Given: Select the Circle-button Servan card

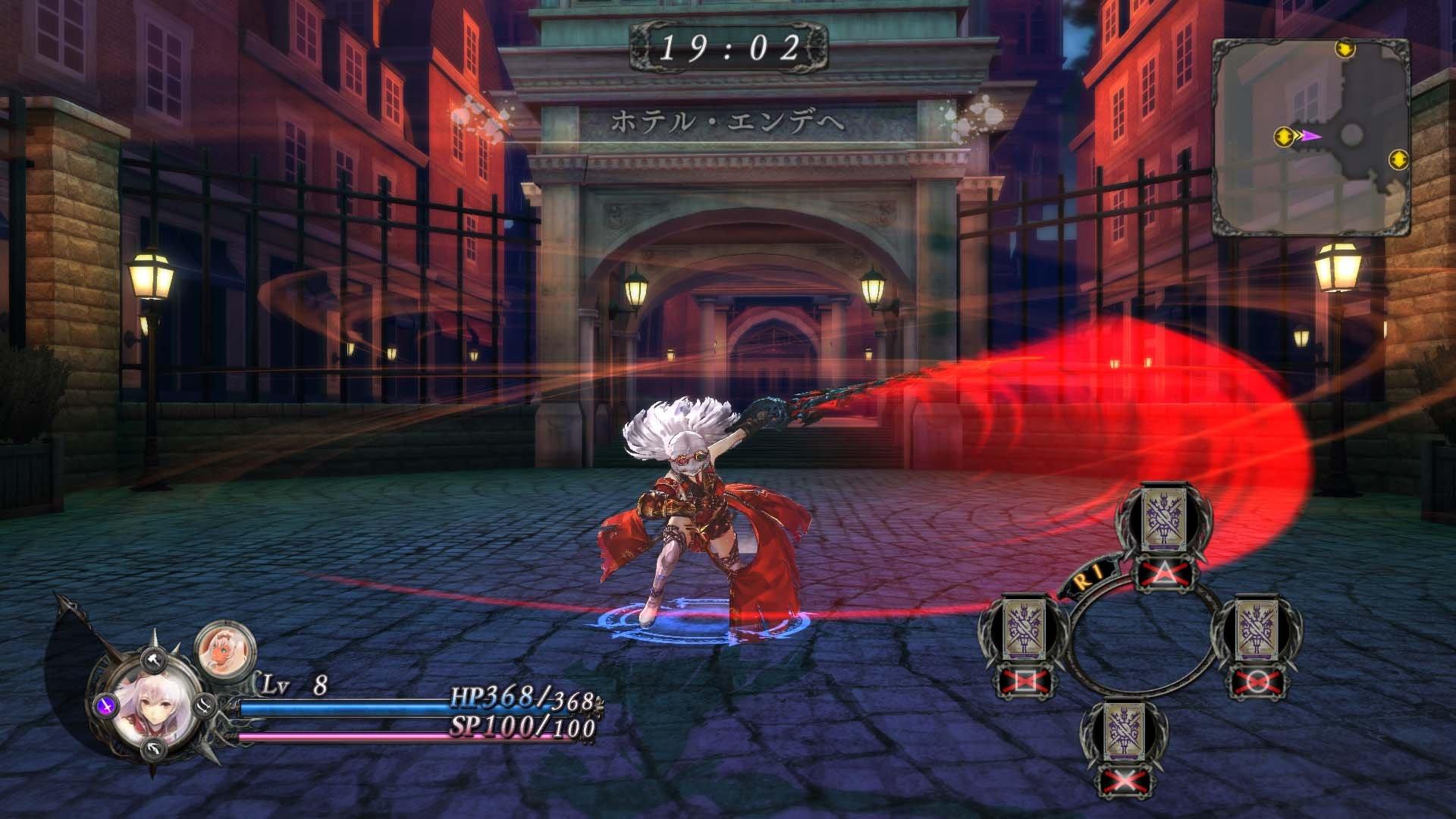Looking at the screenshot, I should pyautogui.click(x=1257, y=629).
